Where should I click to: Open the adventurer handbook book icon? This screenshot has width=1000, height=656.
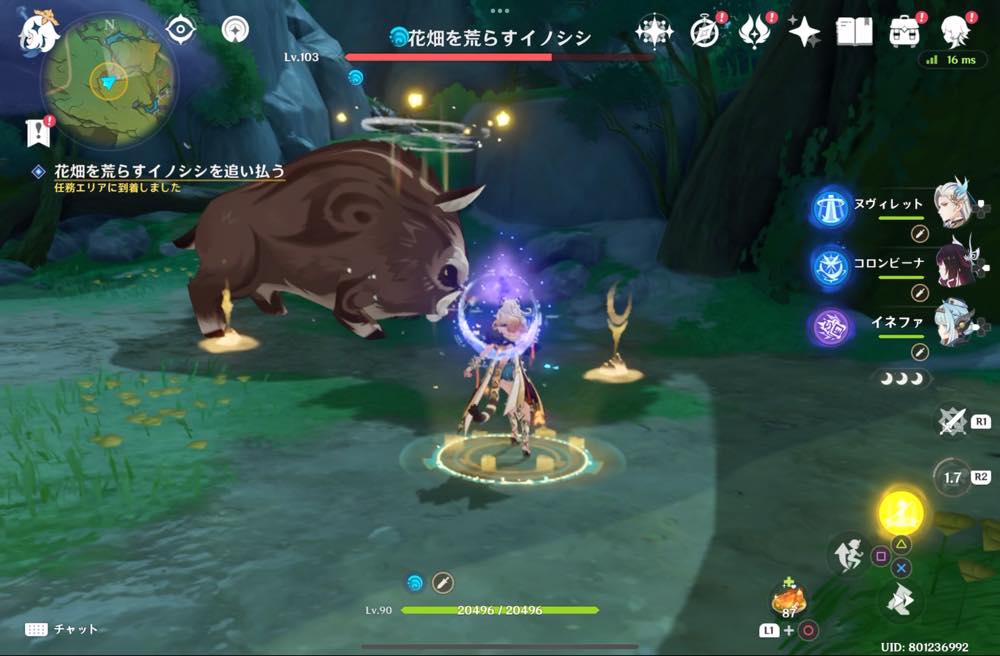point(855,32)
